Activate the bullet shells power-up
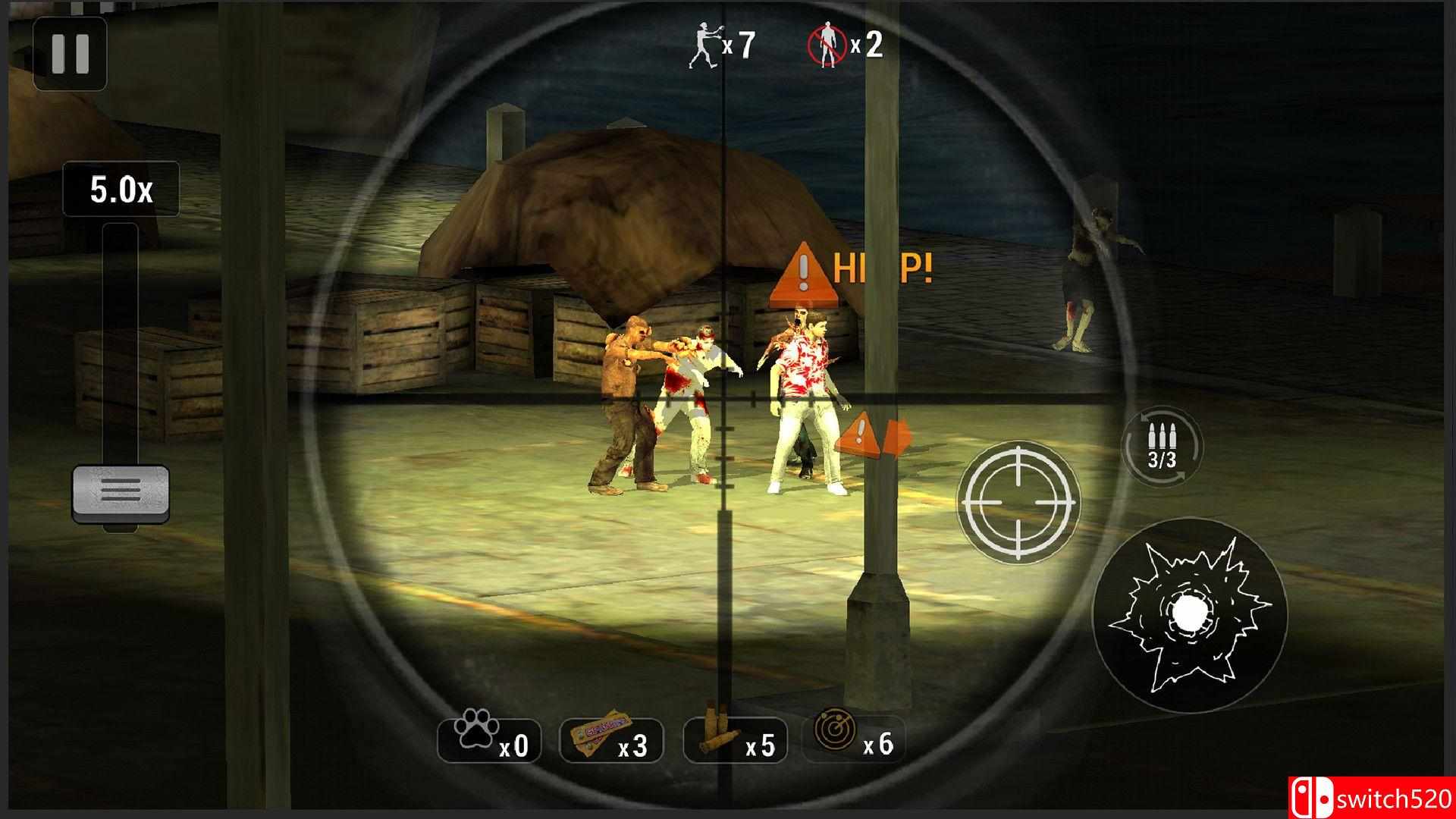1456x819 pixels. click(x=734, y=740)
